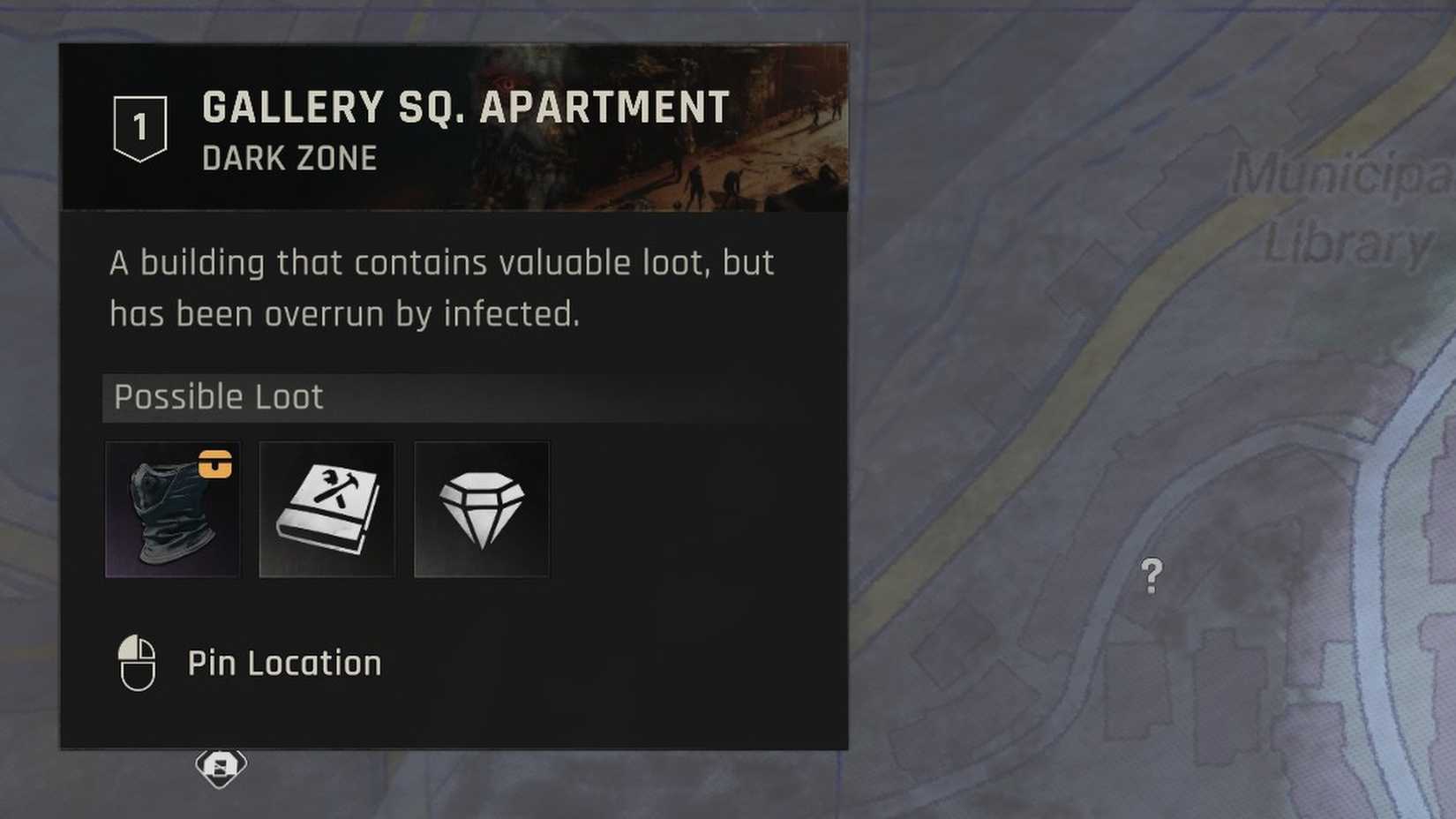The width and height of the screenshot is (1456, 819).
Task: Select the armor garment loot icon
Action: click(172, 509)
